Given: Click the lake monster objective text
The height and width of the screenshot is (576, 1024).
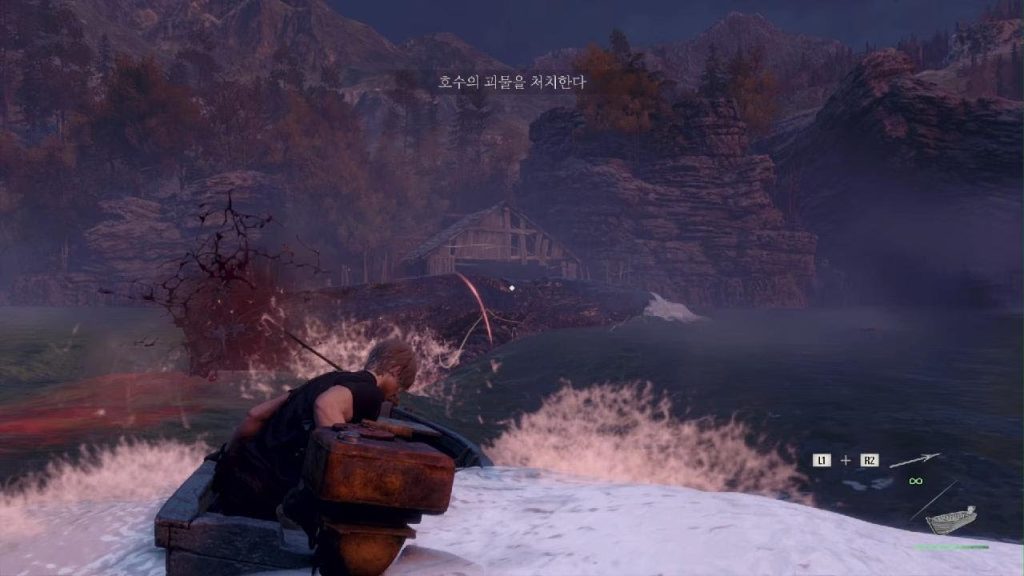Looking at the screenshot, I should pyautogui.click(x=511, y=82).
